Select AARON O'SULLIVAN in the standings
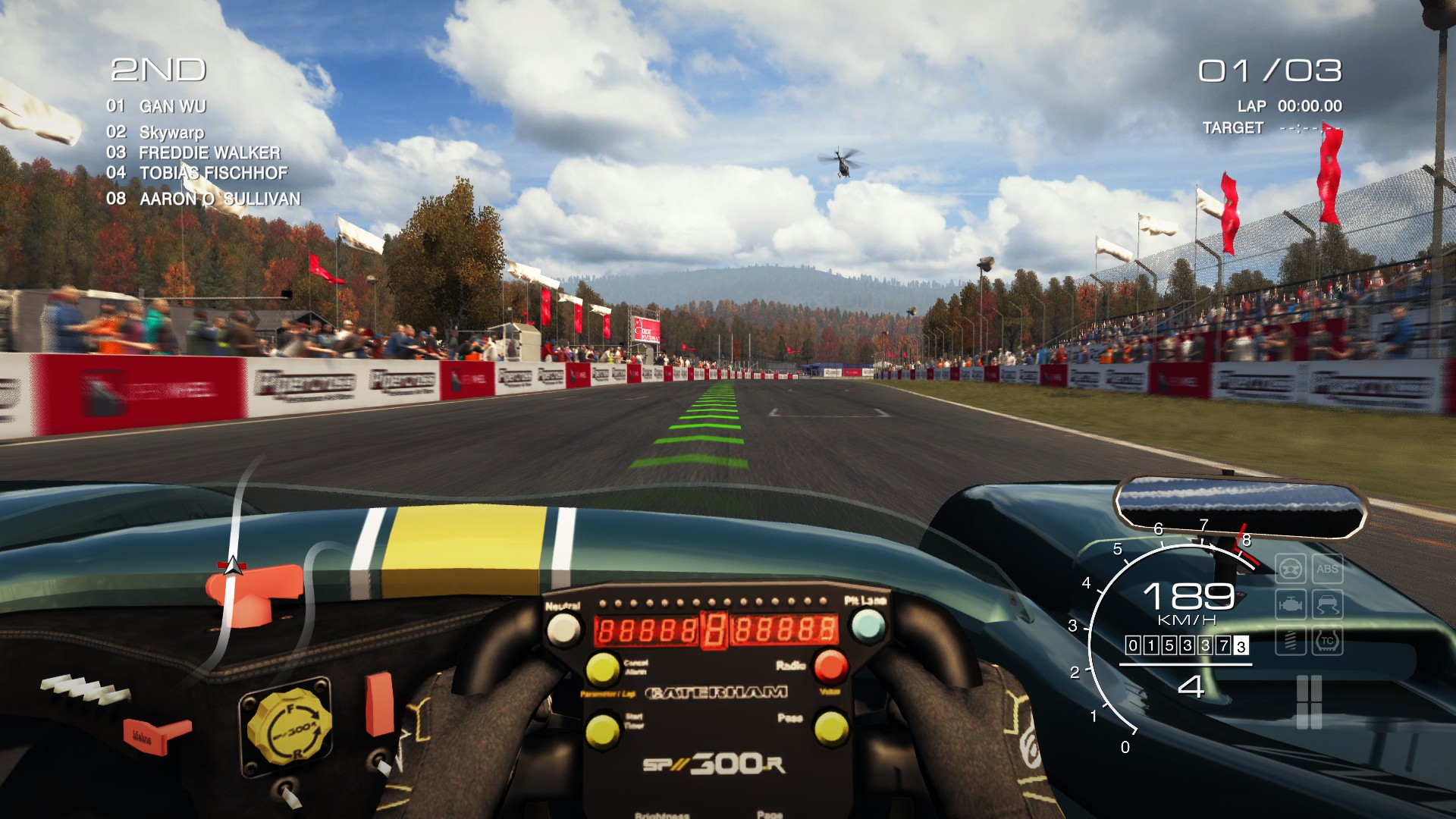This screenshot has width=1456, height=819. click(x=220, y=199)
